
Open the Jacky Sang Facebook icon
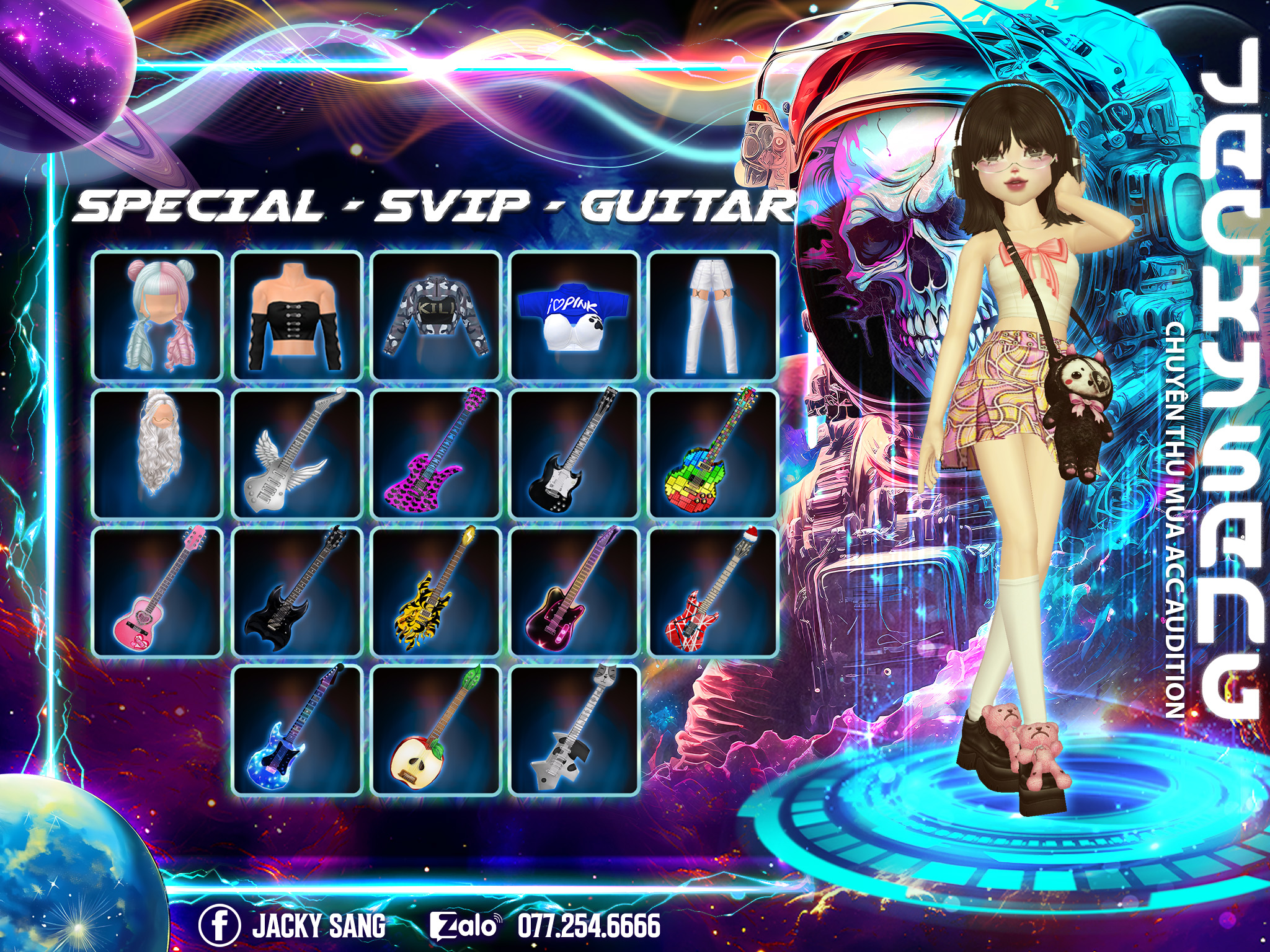click(219, 925)
